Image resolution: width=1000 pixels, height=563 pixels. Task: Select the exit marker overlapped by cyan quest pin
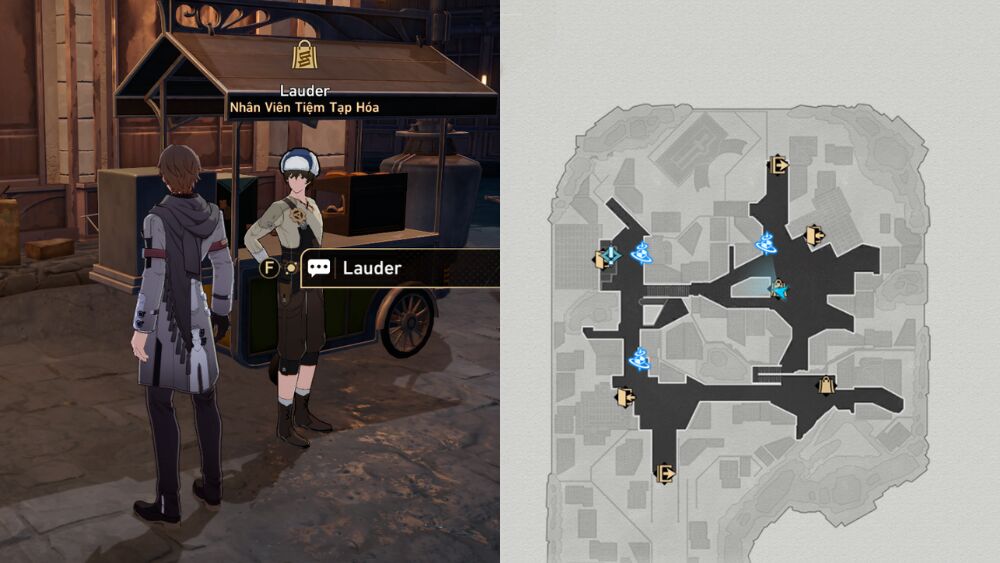(x=603, y=259)
